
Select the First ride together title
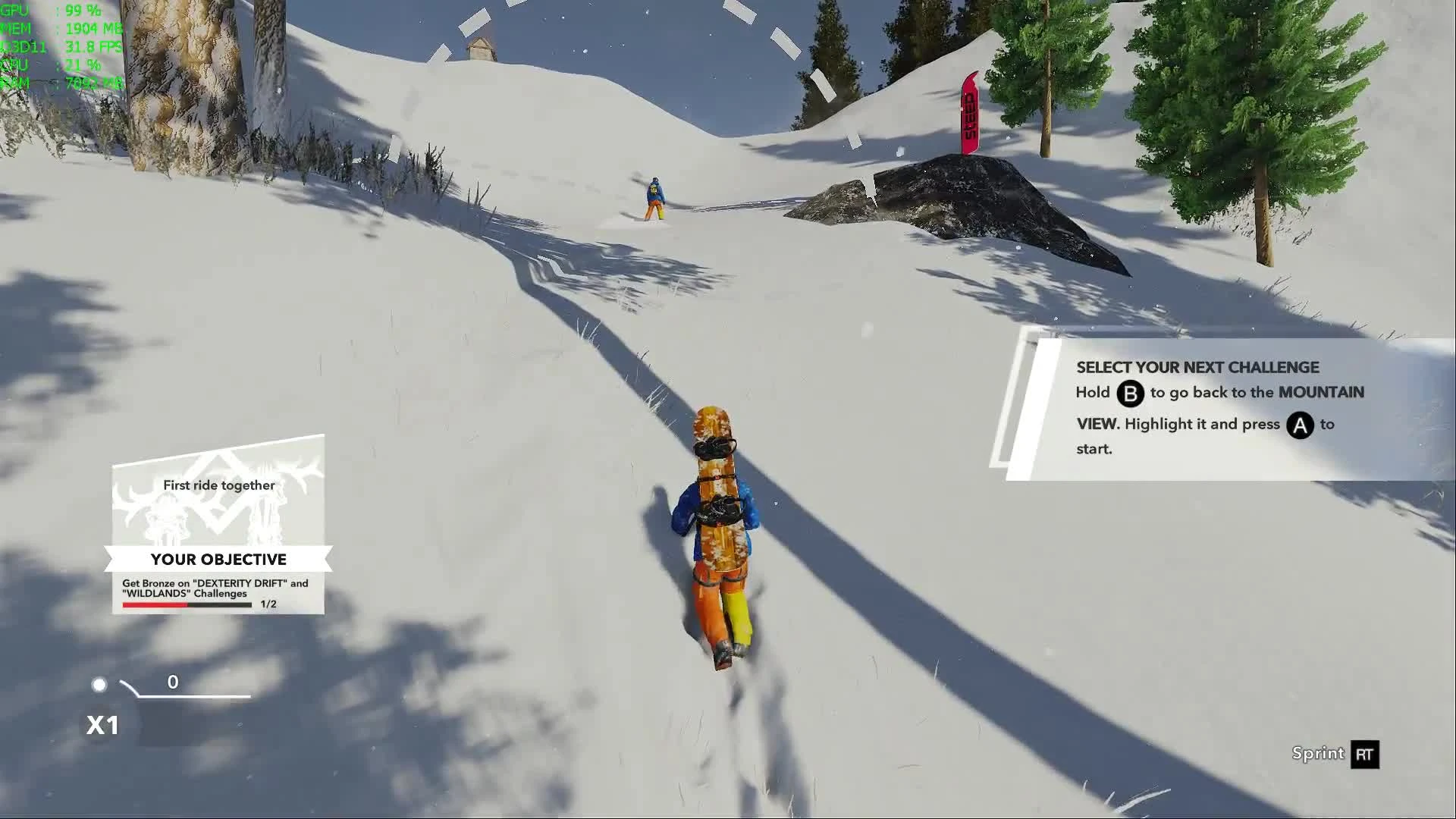218,485
